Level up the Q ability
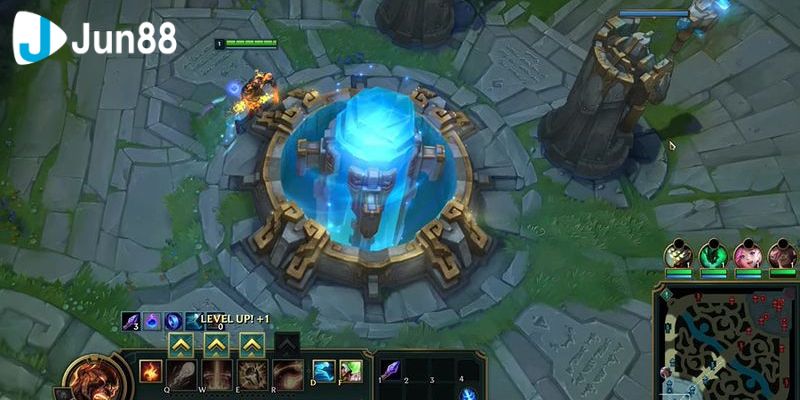800x400 pixels. click(180, 344)
